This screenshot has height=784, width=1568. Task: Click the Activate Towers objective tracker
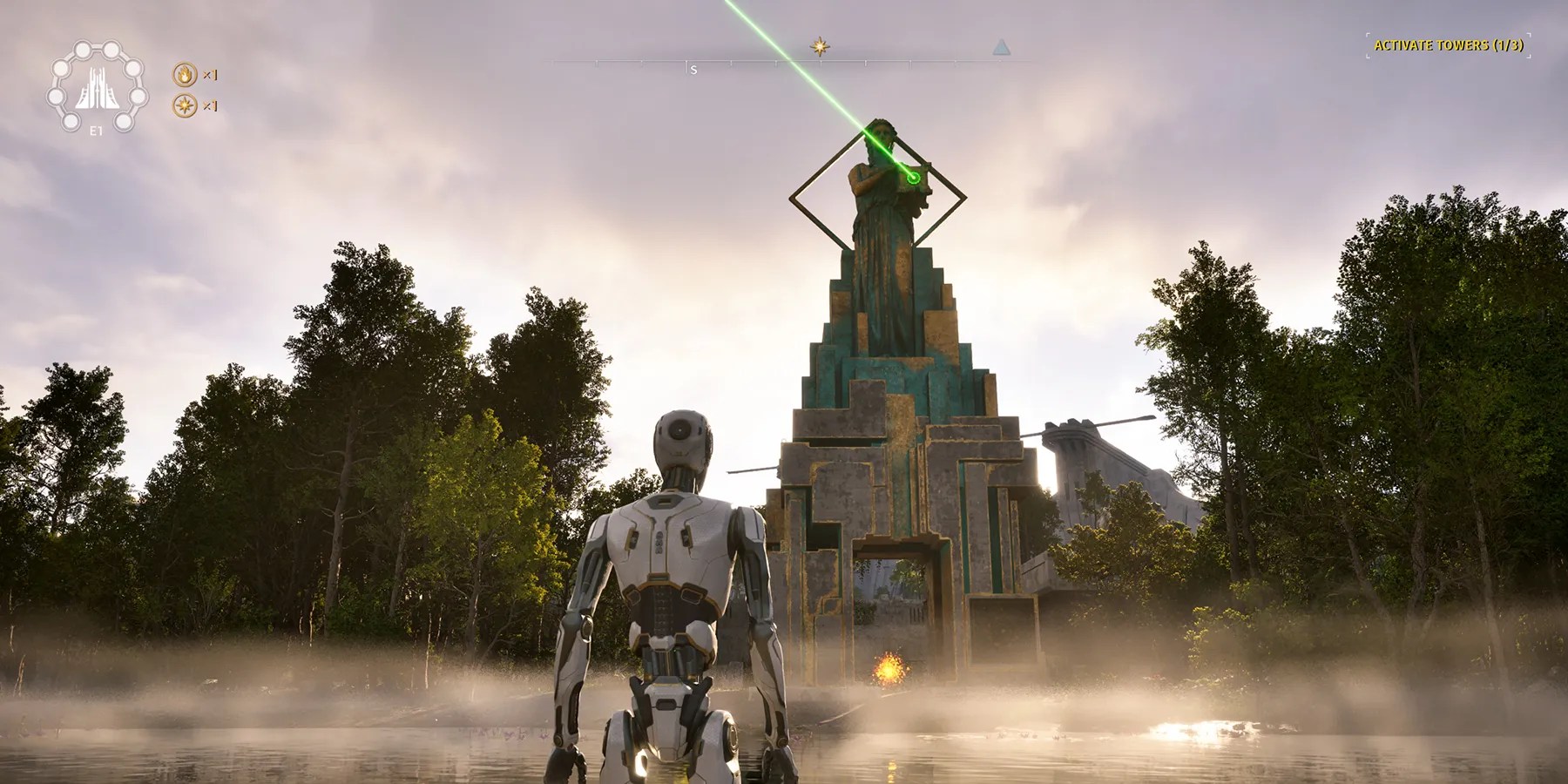point(1448,45)
